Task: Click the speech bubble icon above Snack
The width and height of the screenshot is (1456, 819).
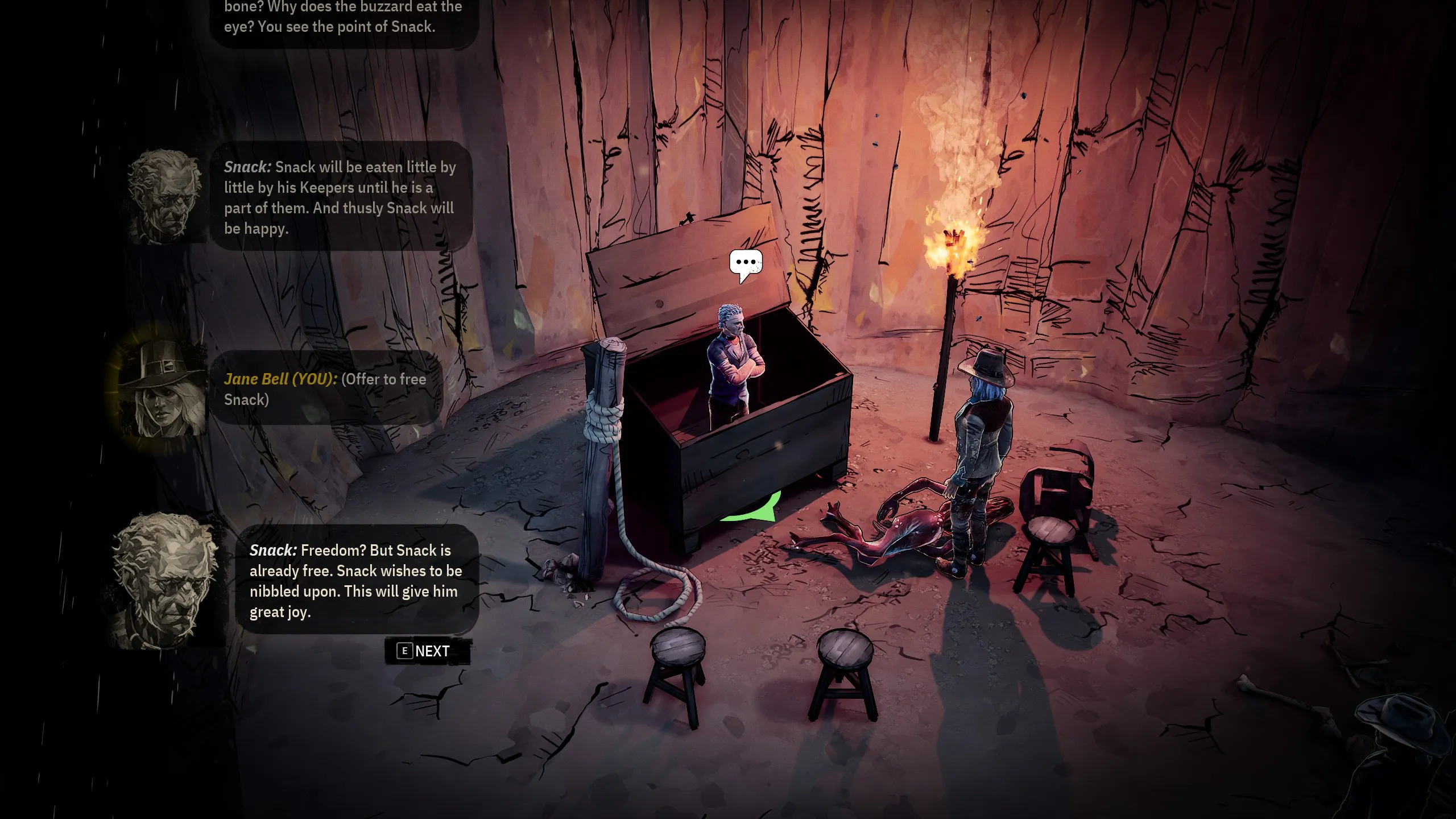Action: tap(746, 263)
